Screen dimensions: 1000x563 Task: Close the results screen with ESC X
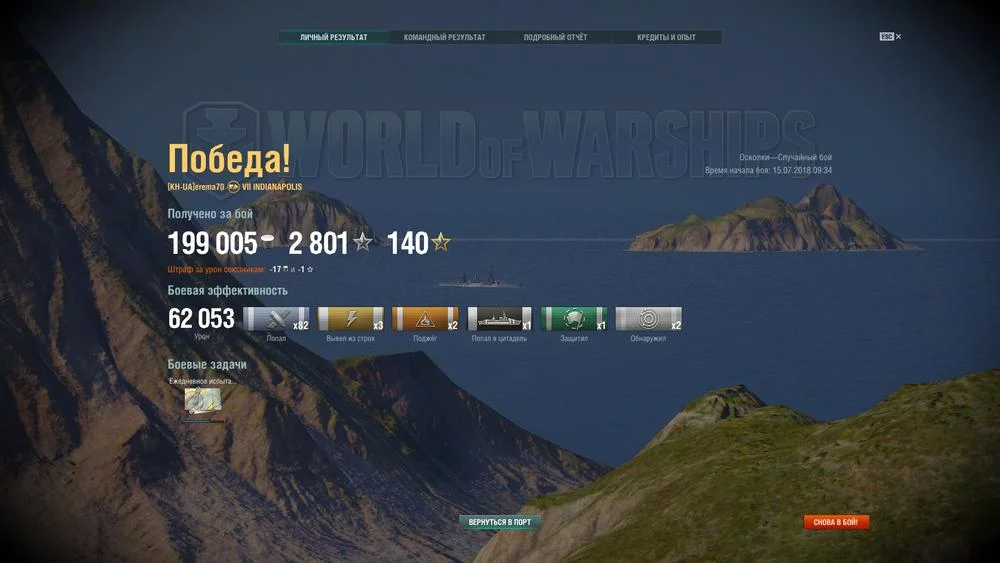click(891, 37)
